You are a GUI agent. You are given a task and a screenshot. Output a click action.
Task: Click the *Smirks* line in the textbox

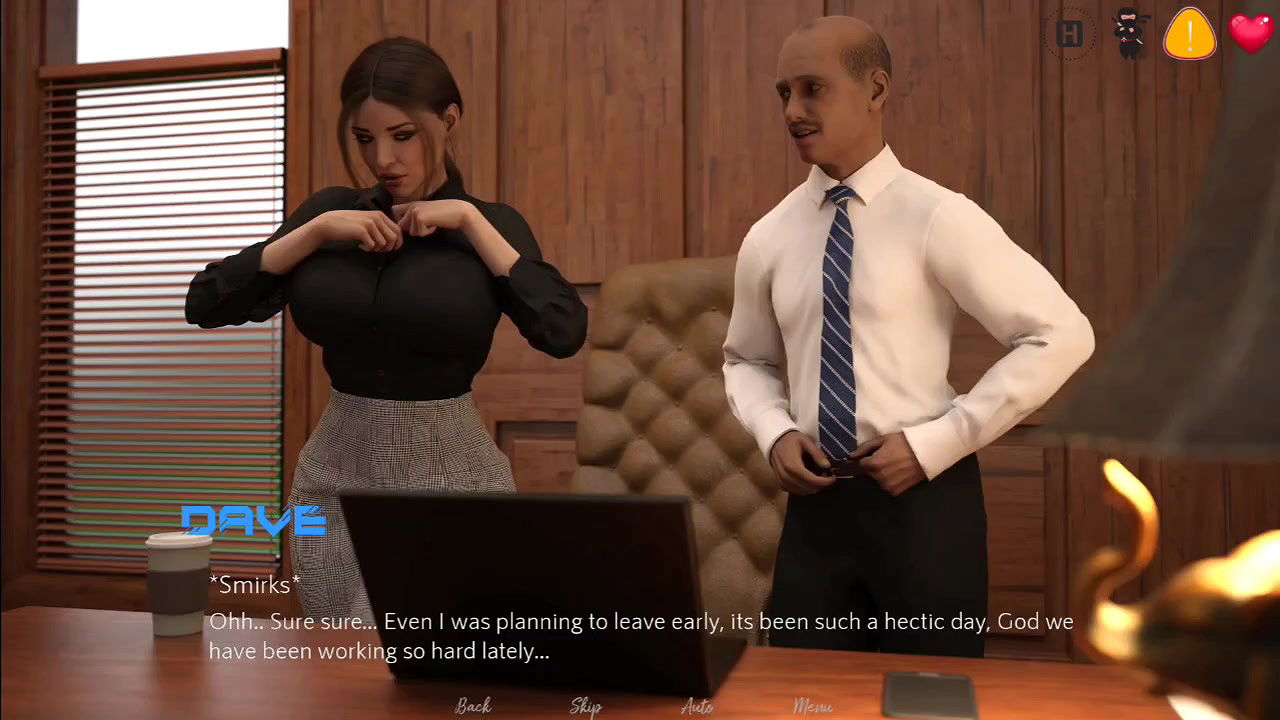(253, 585)
